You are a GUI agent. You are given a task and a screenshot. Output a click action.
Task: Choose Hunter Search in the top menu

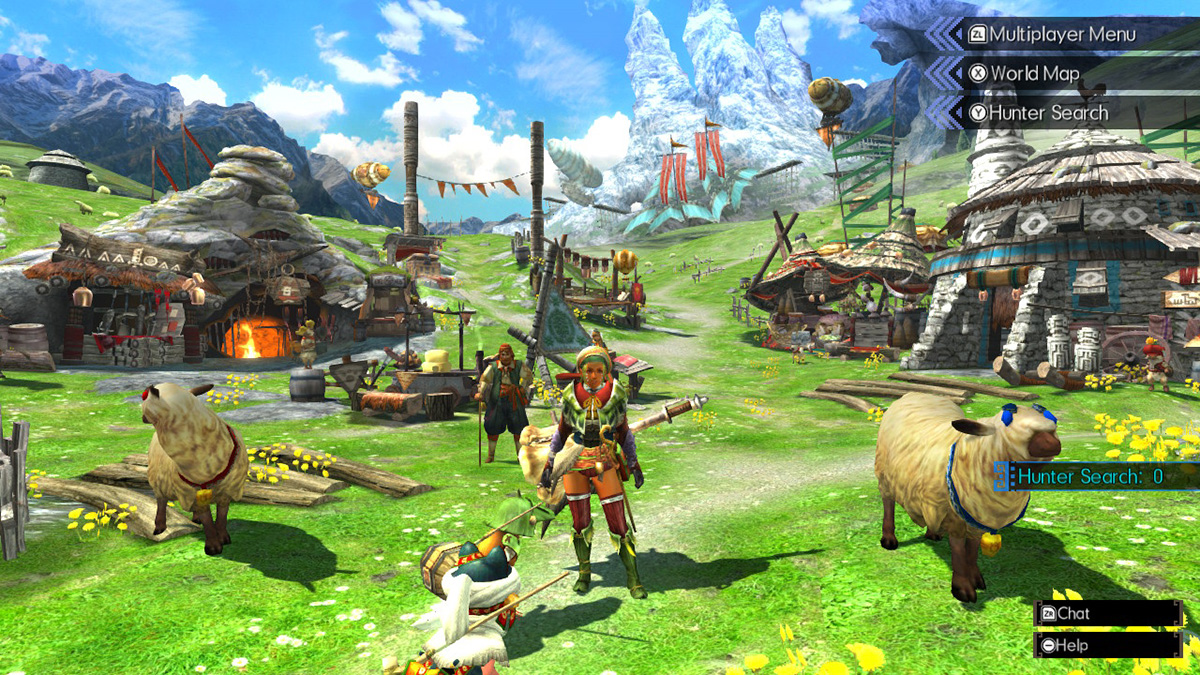1047,113
